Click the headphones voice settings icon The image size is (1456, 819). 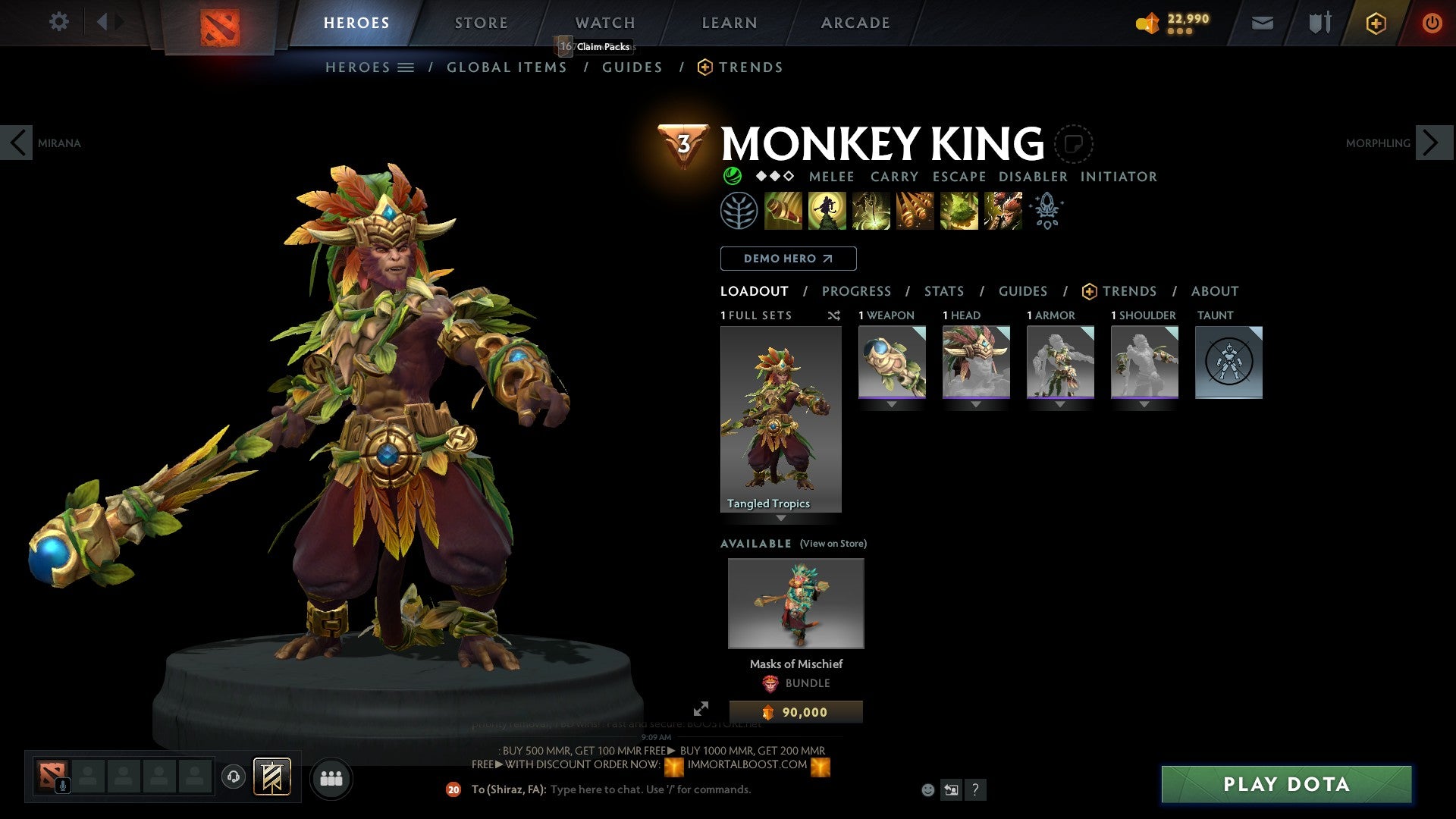point(233,777)
